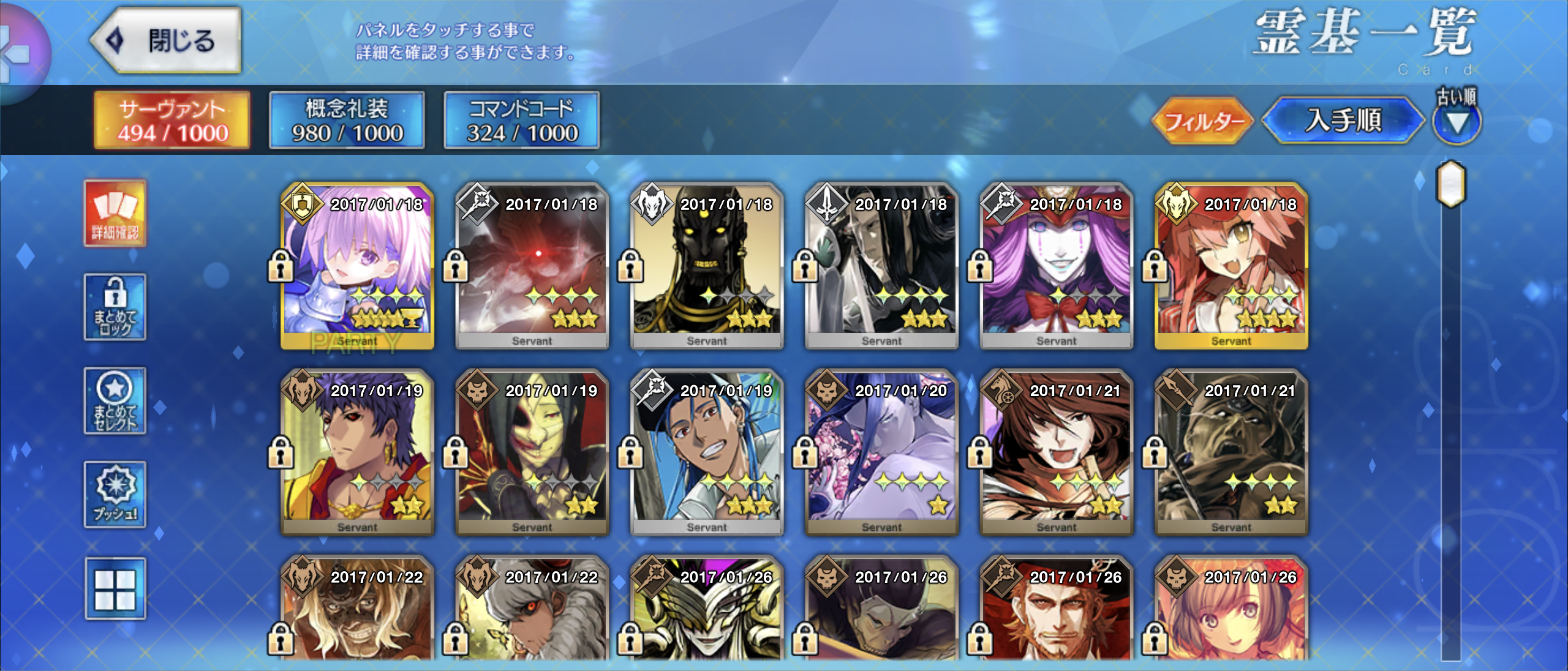This screenshot has width=1568, height=671.
Task: Open the 概念礼装 tab
Action: (x=347, y=121)
